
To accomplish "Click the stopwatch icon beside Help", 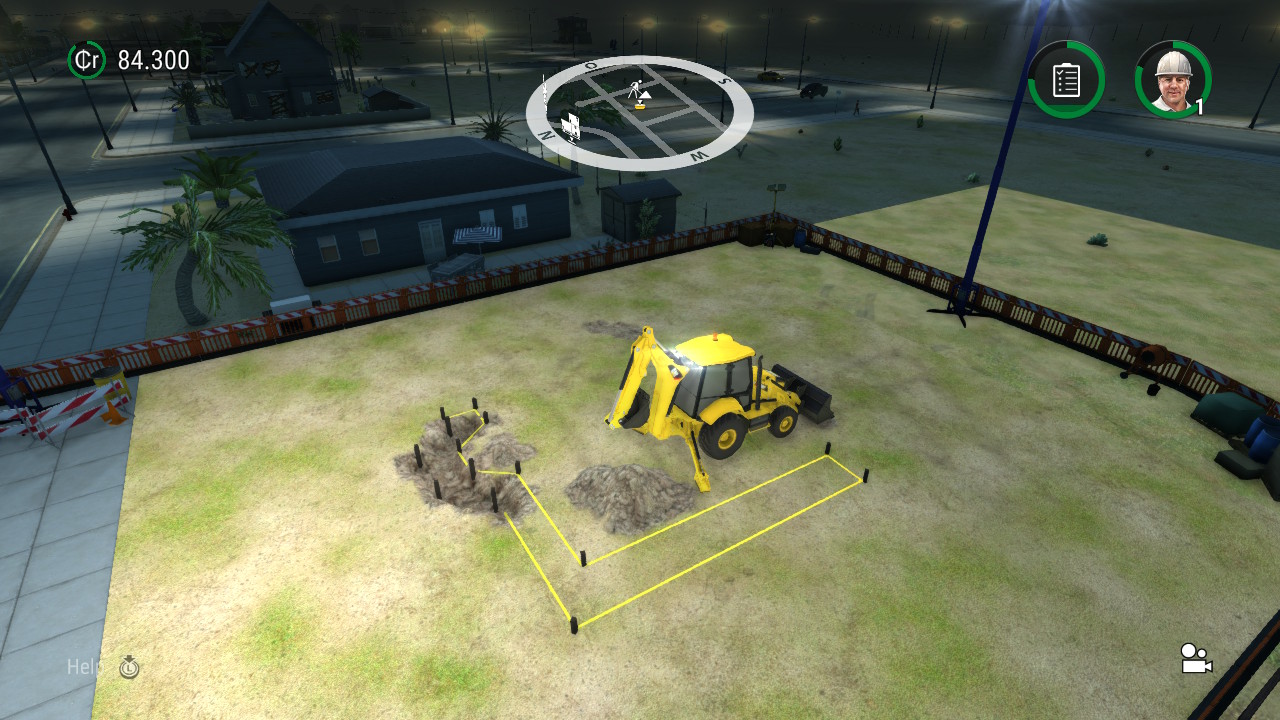I will (128, 668).
